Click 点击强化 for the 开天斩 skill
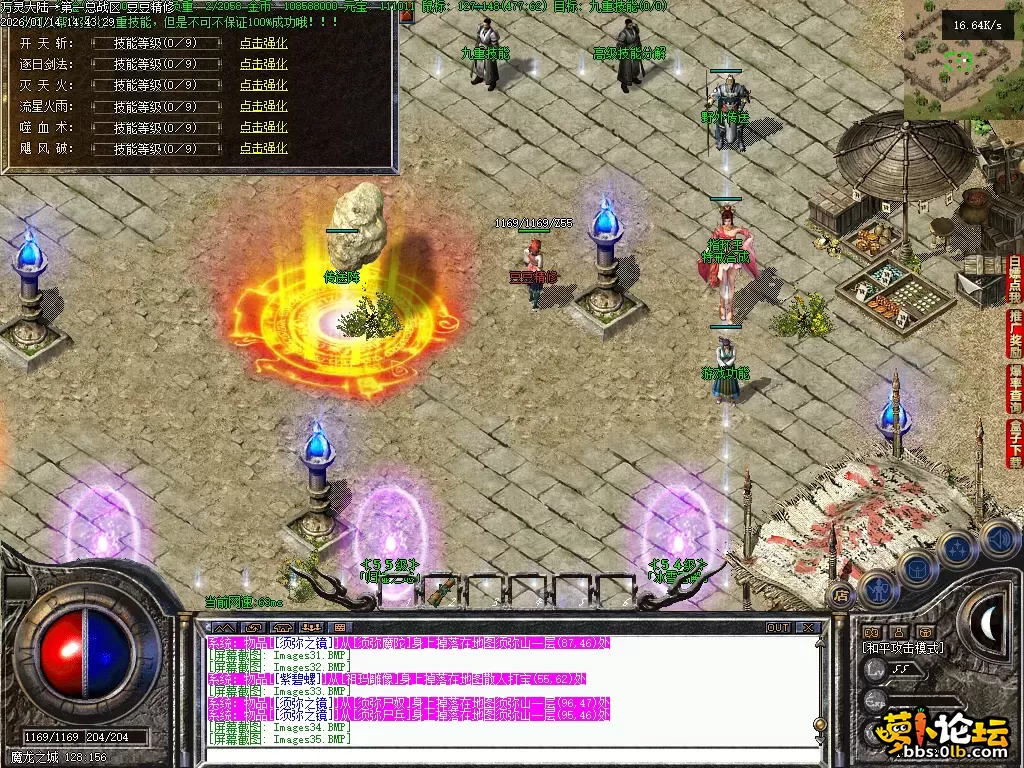This screenshot has height=768, width=1024. pyautogui.click(x=263, y=43)
